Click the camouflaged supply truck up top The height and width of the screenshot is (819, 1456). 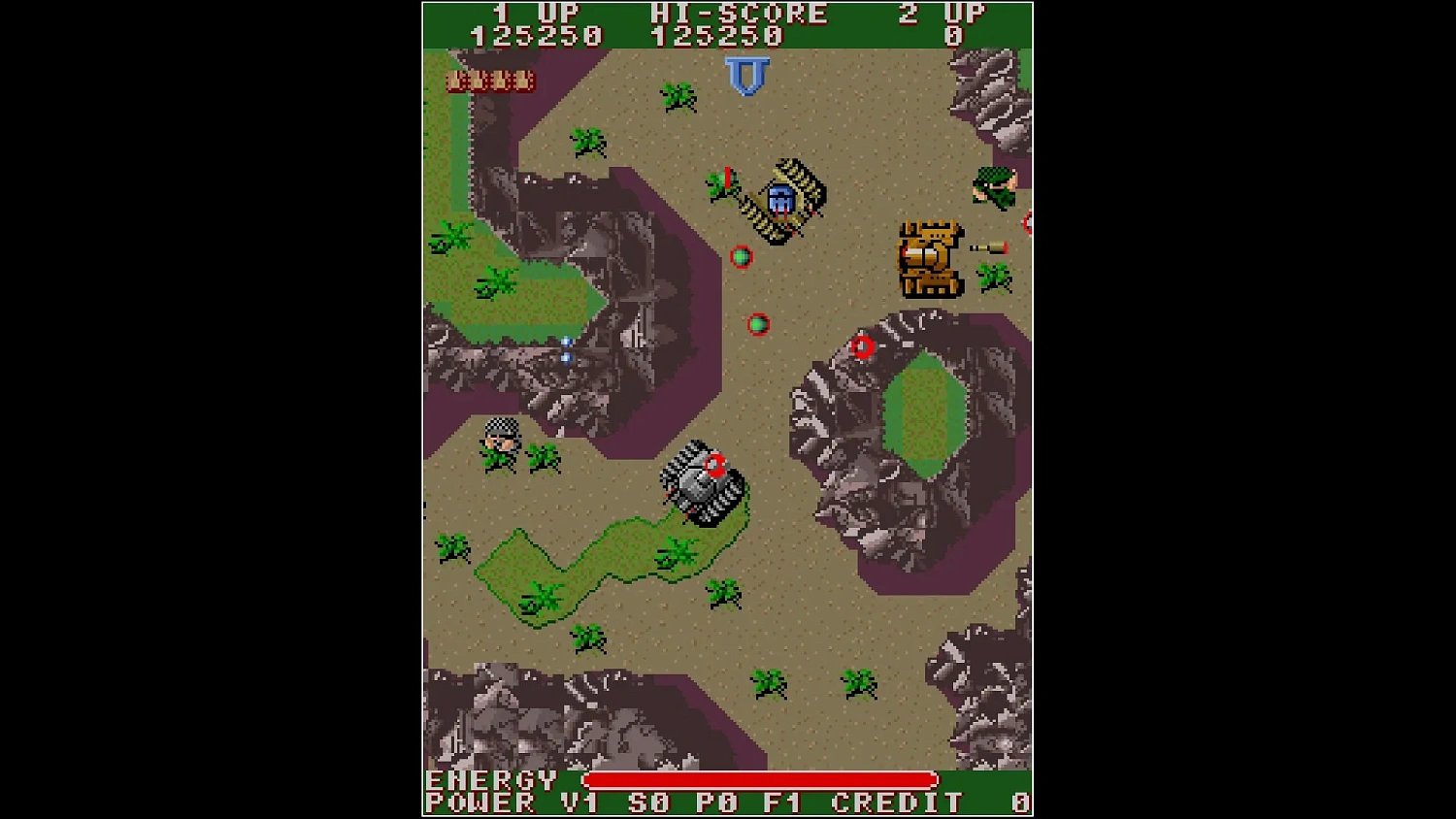tap(784, 199)
